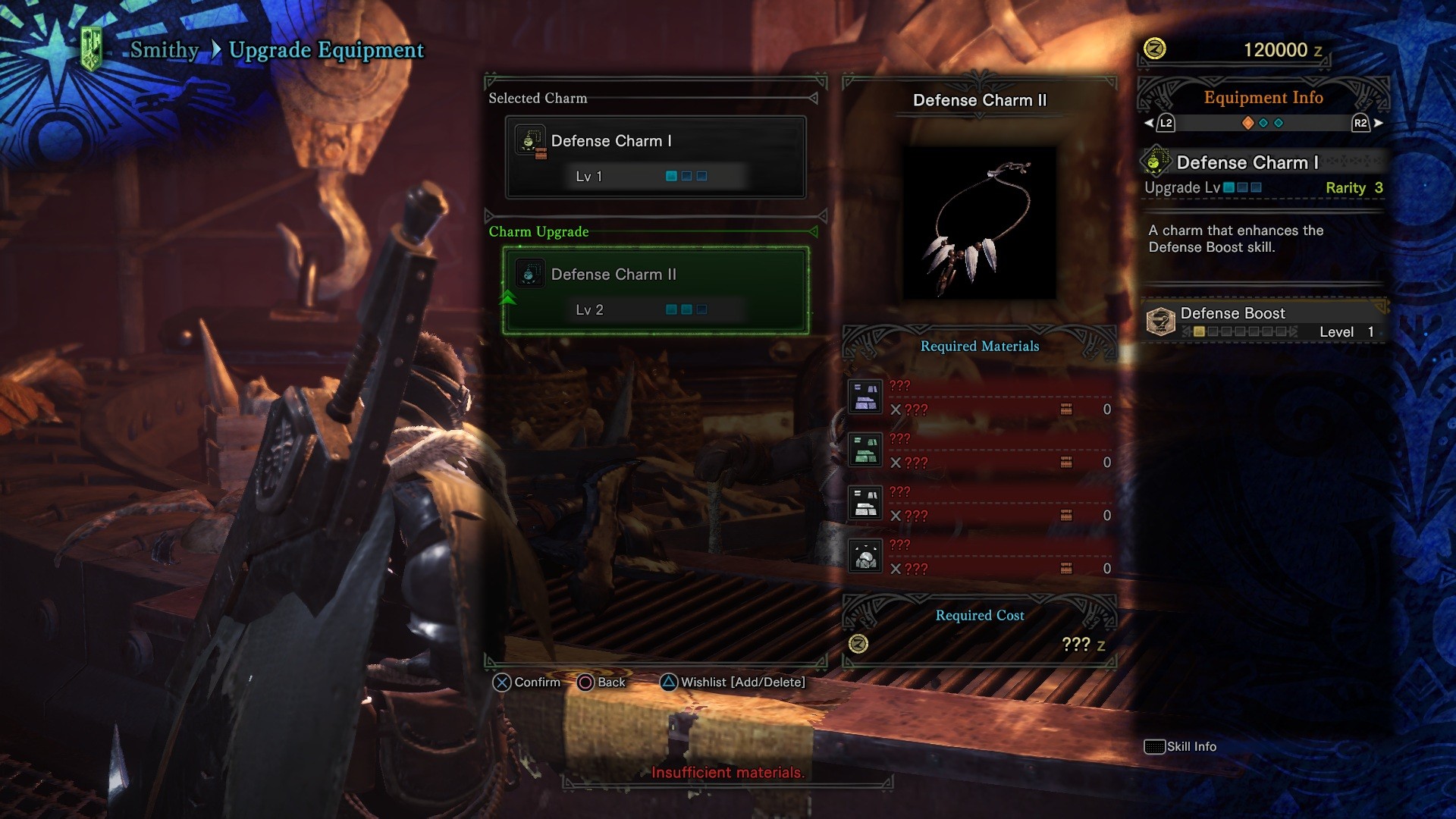The image size is (1456, 819).
Task: Expand the Selected Charm panel arrow
Action: tap(814, 97)
